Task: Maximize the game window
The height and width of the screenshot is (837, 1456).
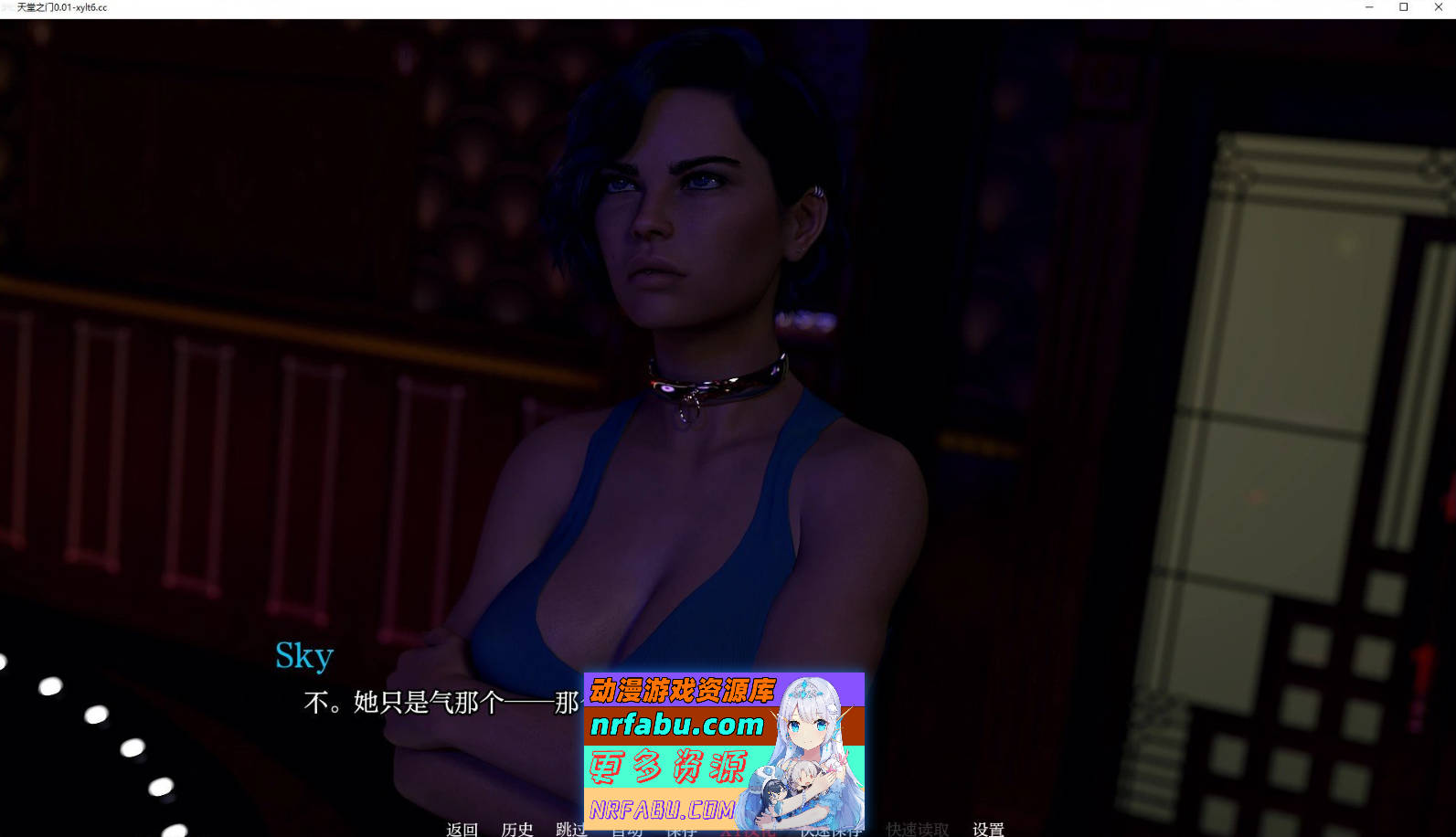Action: point(1405,7)
